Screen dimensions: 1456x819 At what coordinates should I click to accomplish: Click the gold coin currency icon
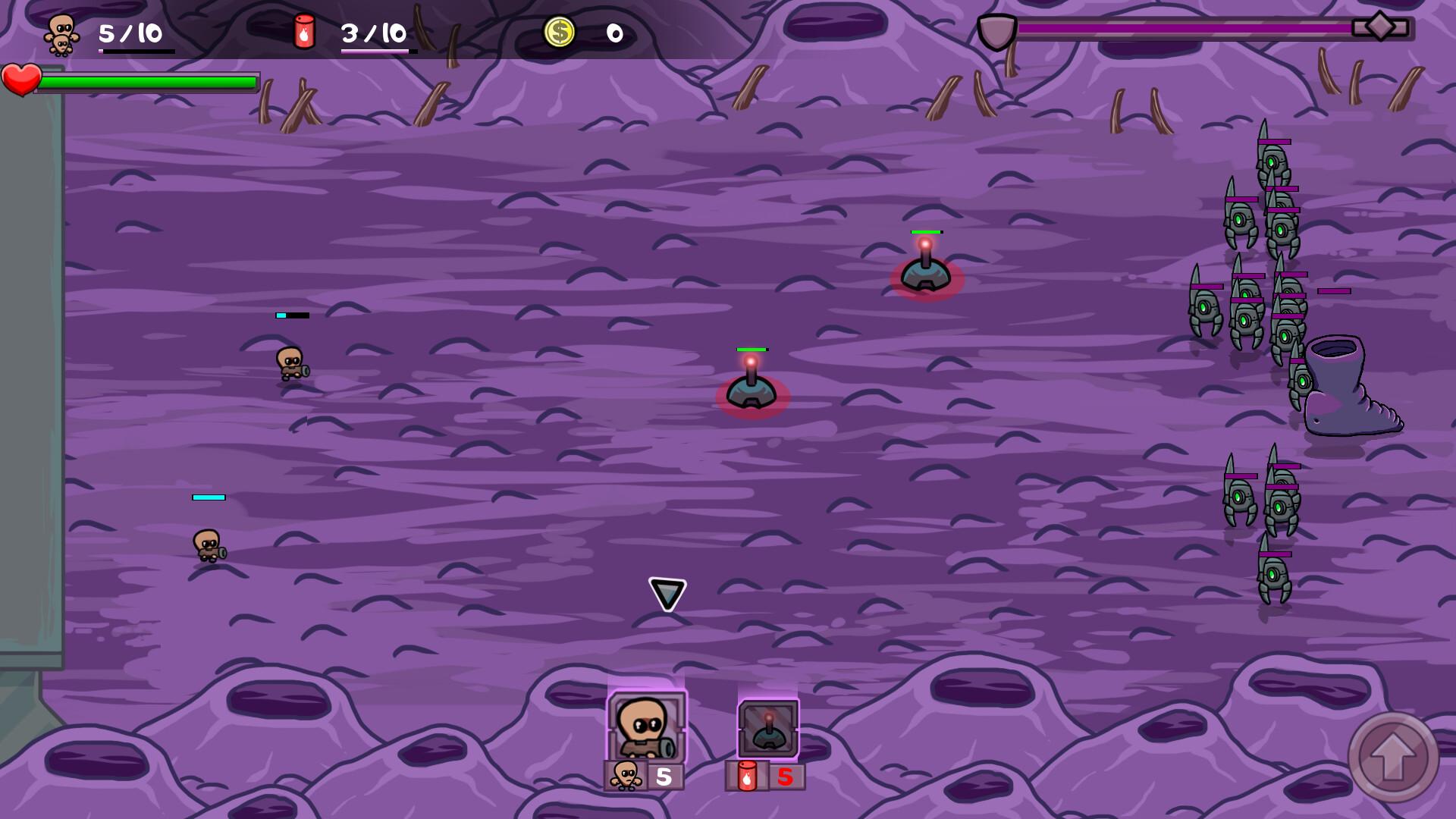coord(559,30)
